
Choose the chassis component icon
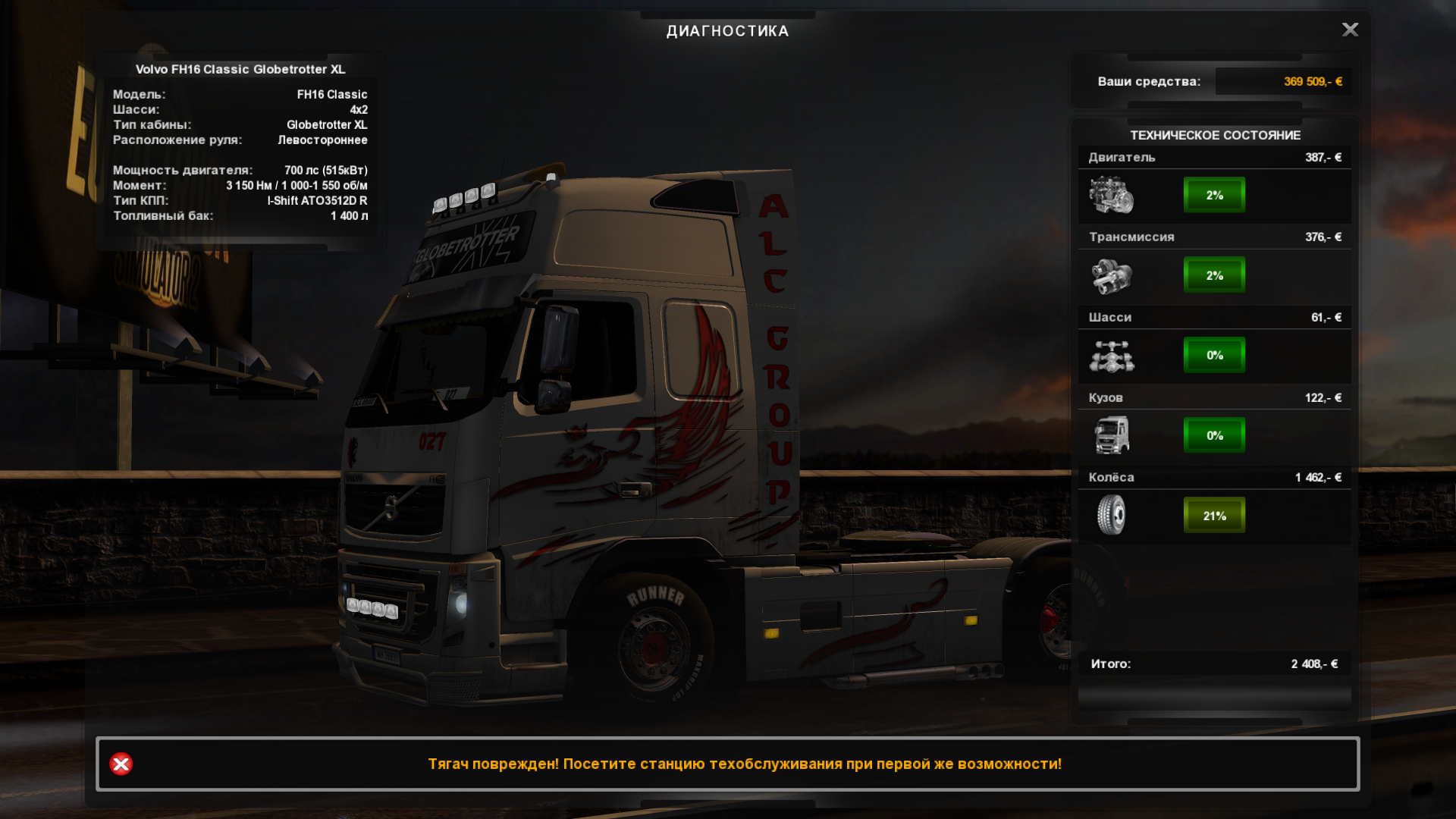(1111, 356)
